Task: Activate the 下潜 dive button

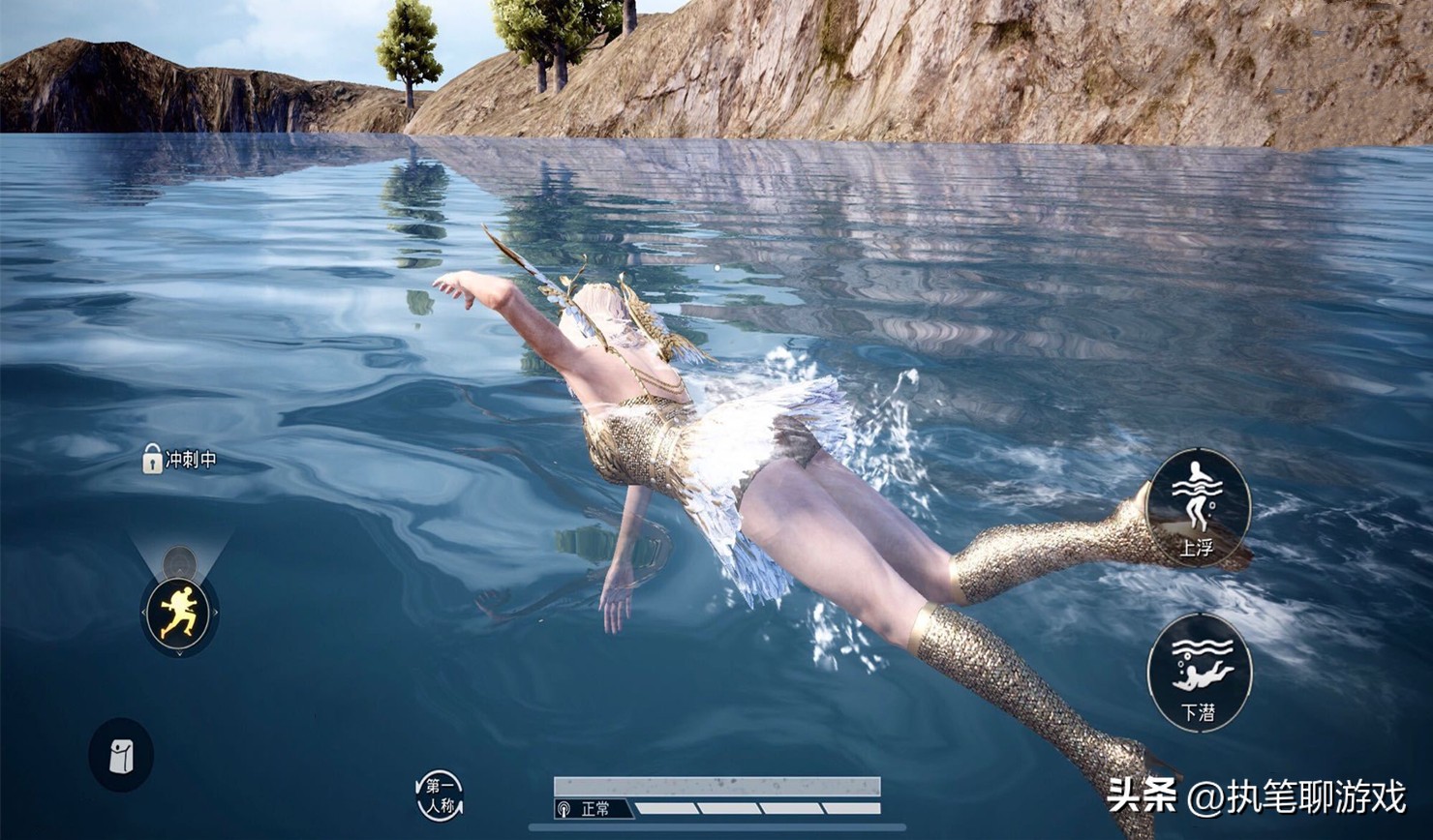Action: 1199,672
